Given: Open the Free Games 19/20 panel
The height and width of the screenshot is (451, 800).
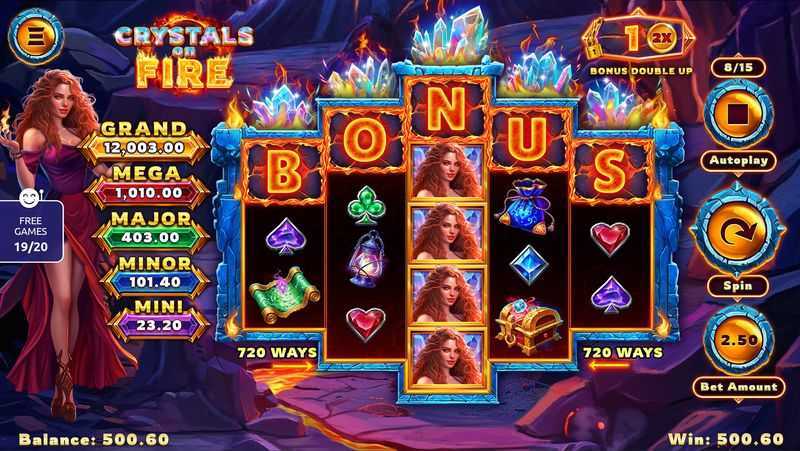Looking at the screenshot, I should pos(30,230).
